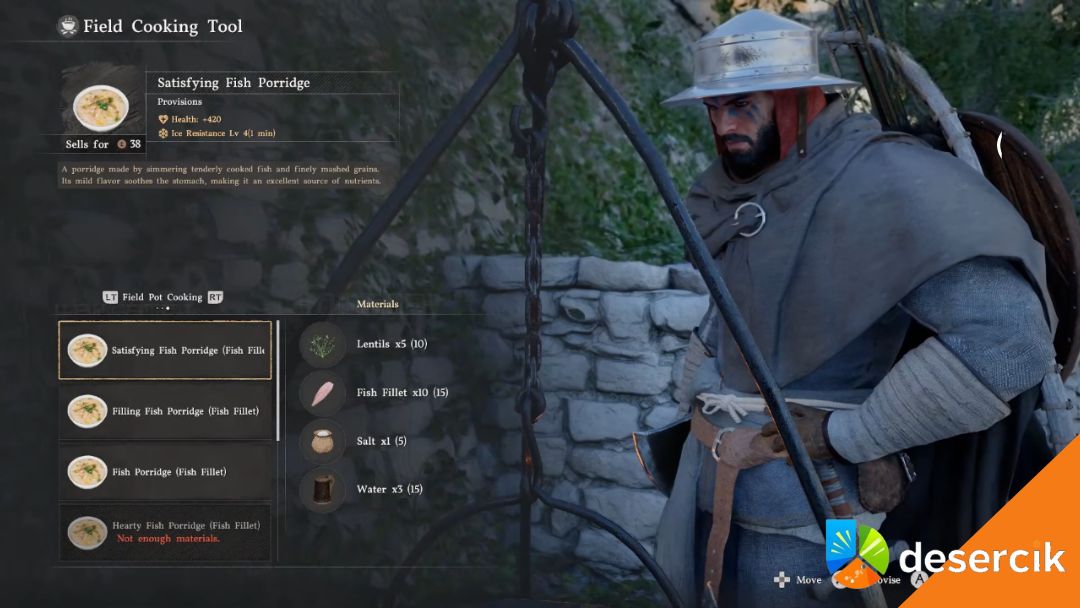This screenshot has width=1080, height=608.
Task: Click the Salt material icon
Action: [322, 441]
